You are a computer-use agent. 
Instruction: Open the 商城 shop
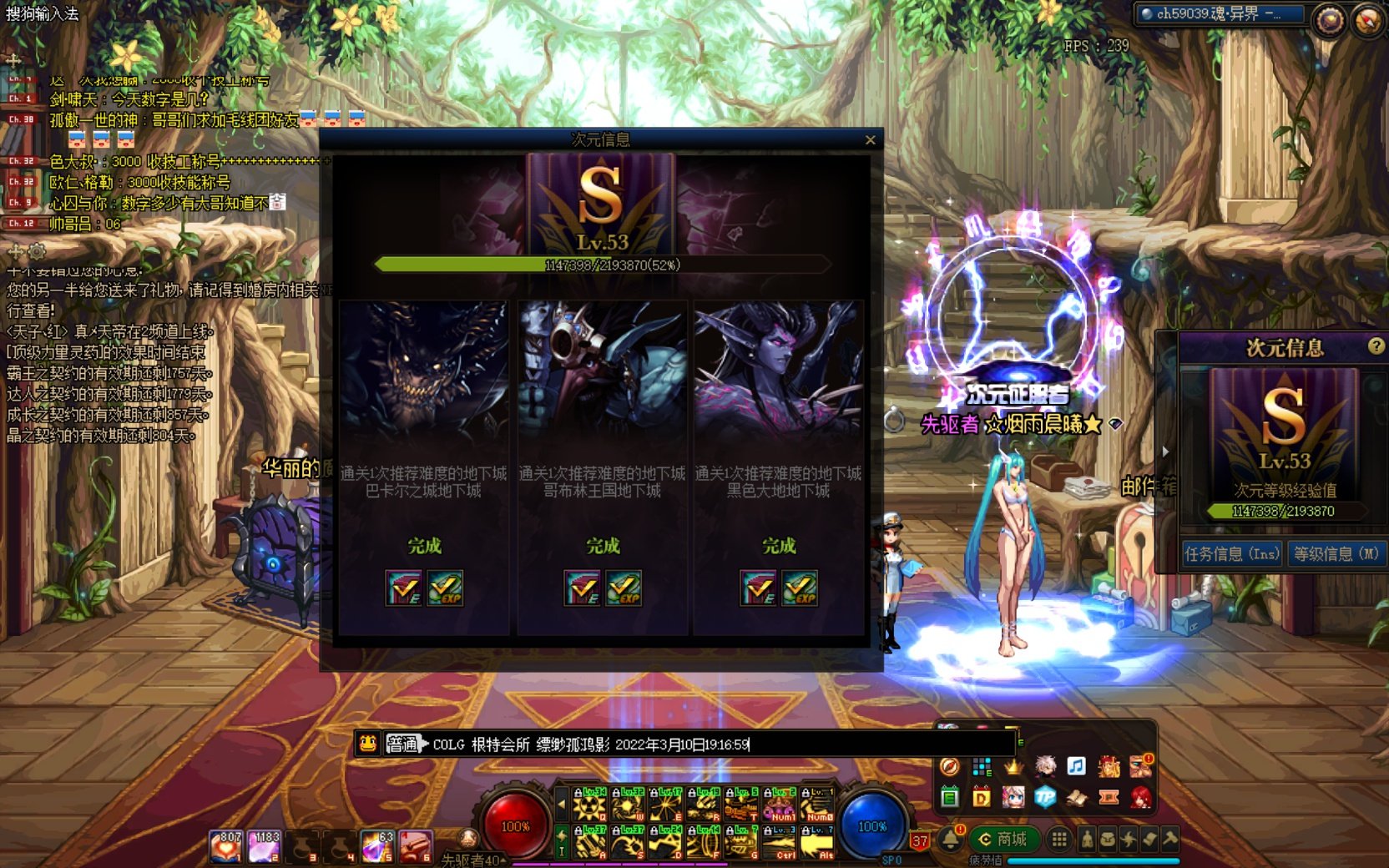[1003, 840]
